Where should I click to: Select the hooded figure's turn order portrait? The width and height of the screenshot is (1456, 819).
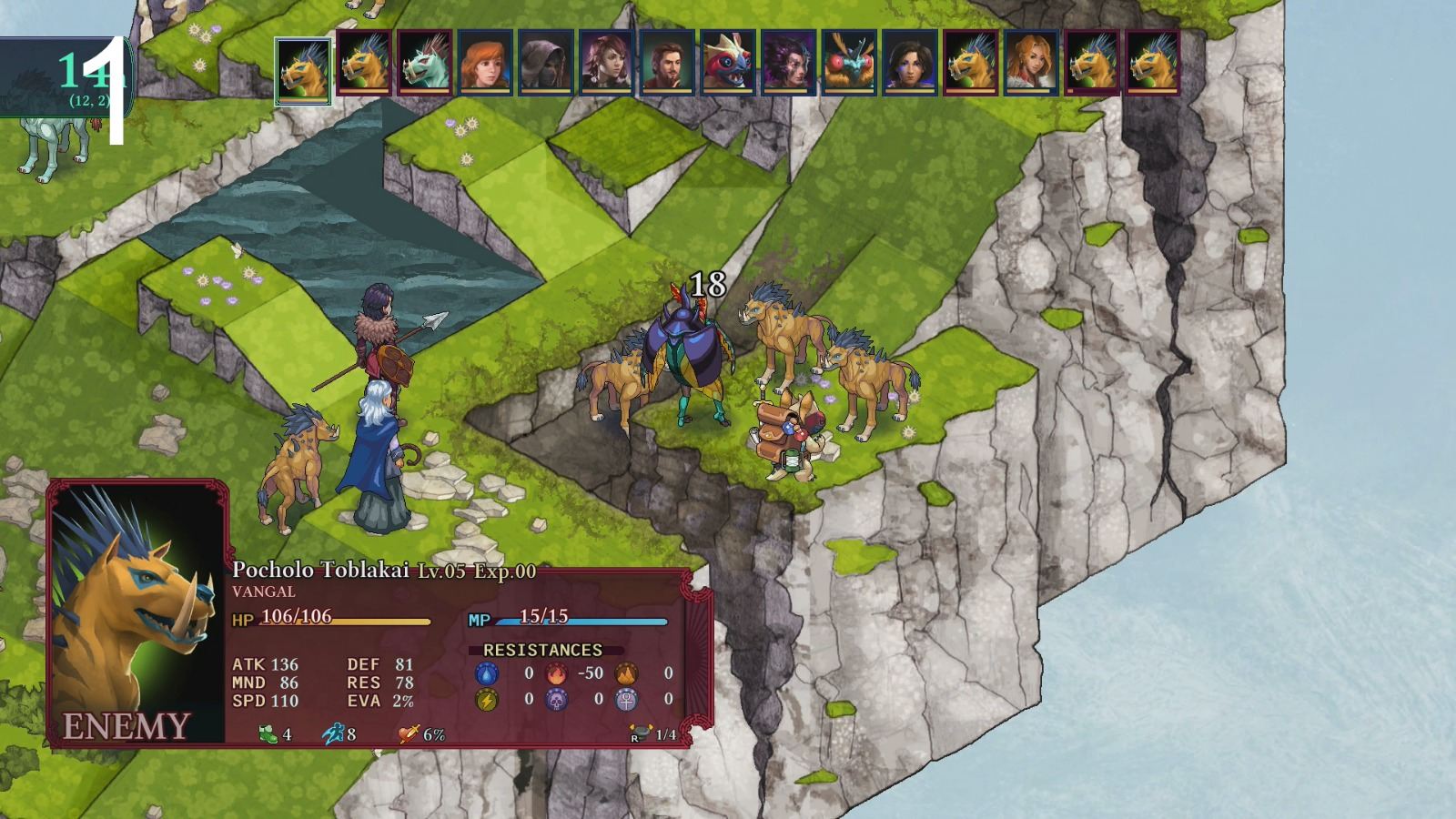point(546,64)
